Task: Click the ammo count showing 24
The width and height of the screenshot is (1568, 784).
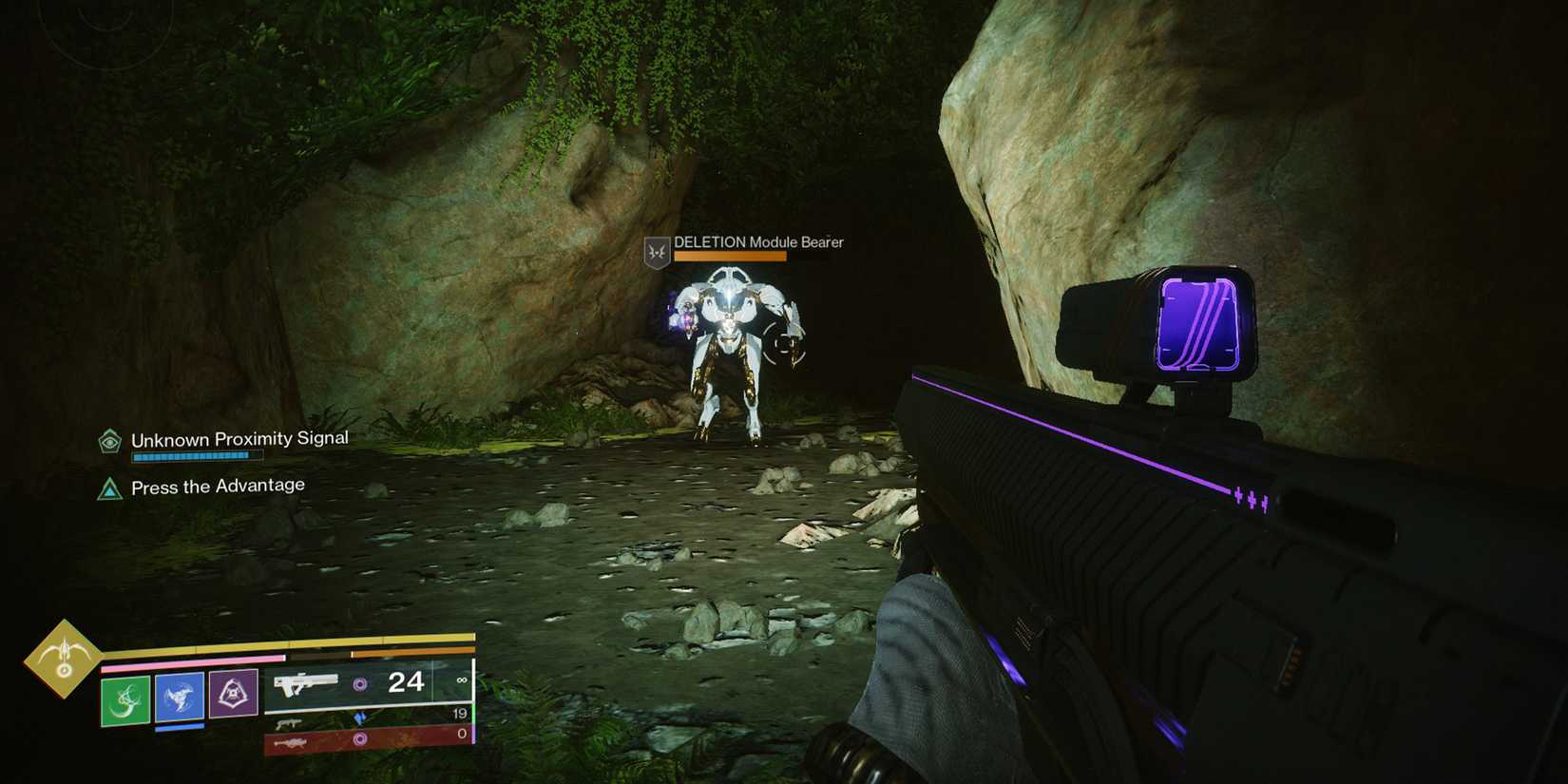Action: [407, 682]
